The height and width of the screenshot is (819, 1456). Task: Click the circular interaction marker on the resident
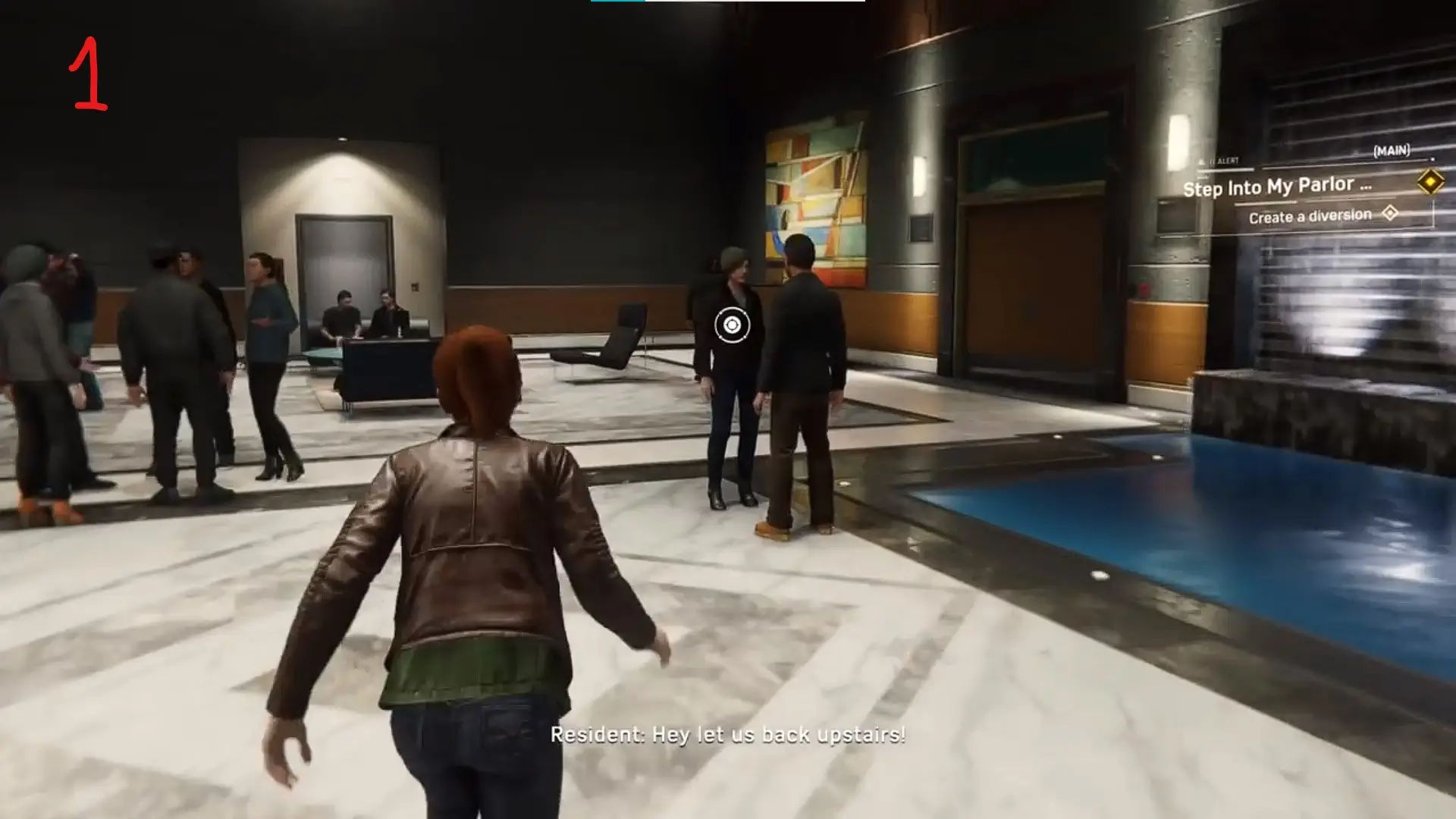[x=732, y=325]
